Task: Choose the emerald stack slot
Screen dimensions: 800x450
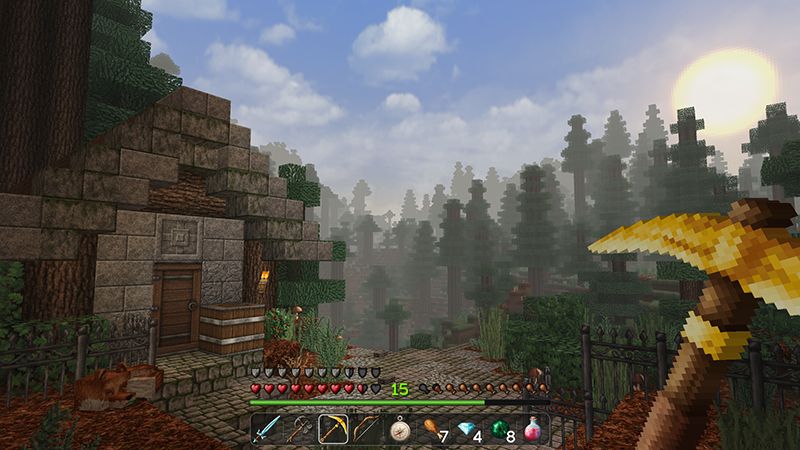Action: click(x=499, y=429)
